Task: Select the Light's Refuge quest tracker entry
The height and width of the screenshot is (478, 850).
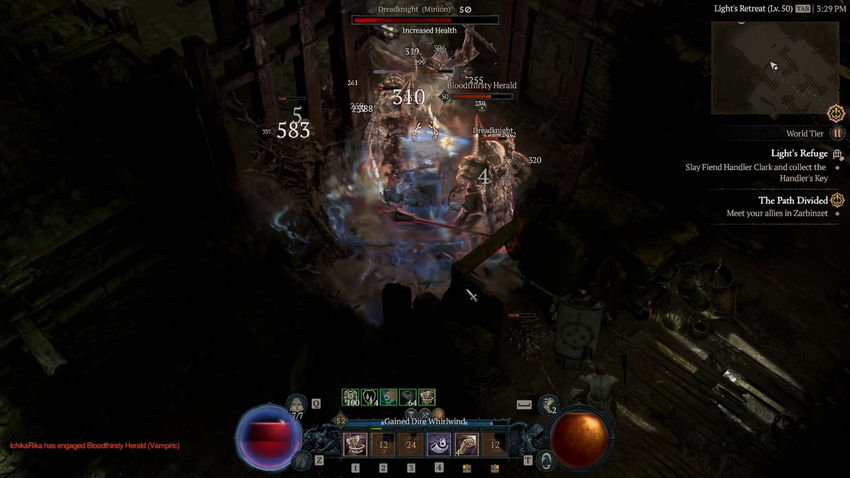Action: [799, 153]
